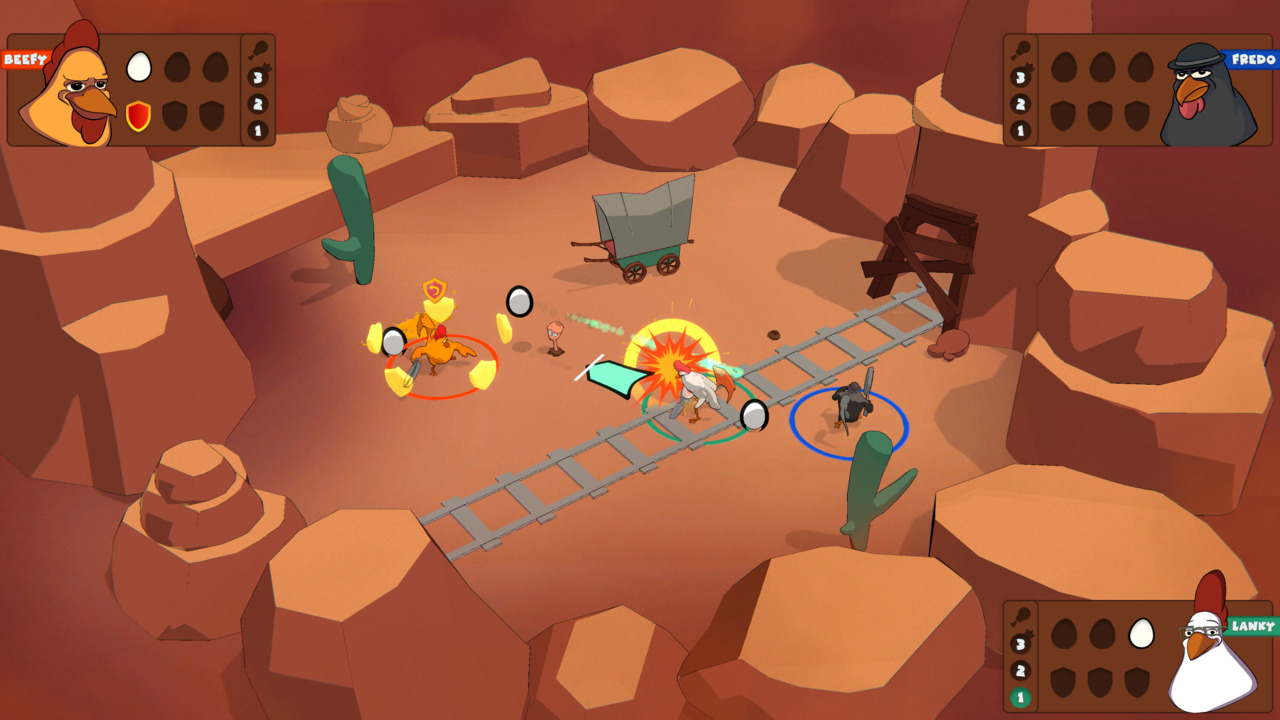Select the white egg in Beefy's ammo slots
1280x720 pixels.
pos(138,67)
